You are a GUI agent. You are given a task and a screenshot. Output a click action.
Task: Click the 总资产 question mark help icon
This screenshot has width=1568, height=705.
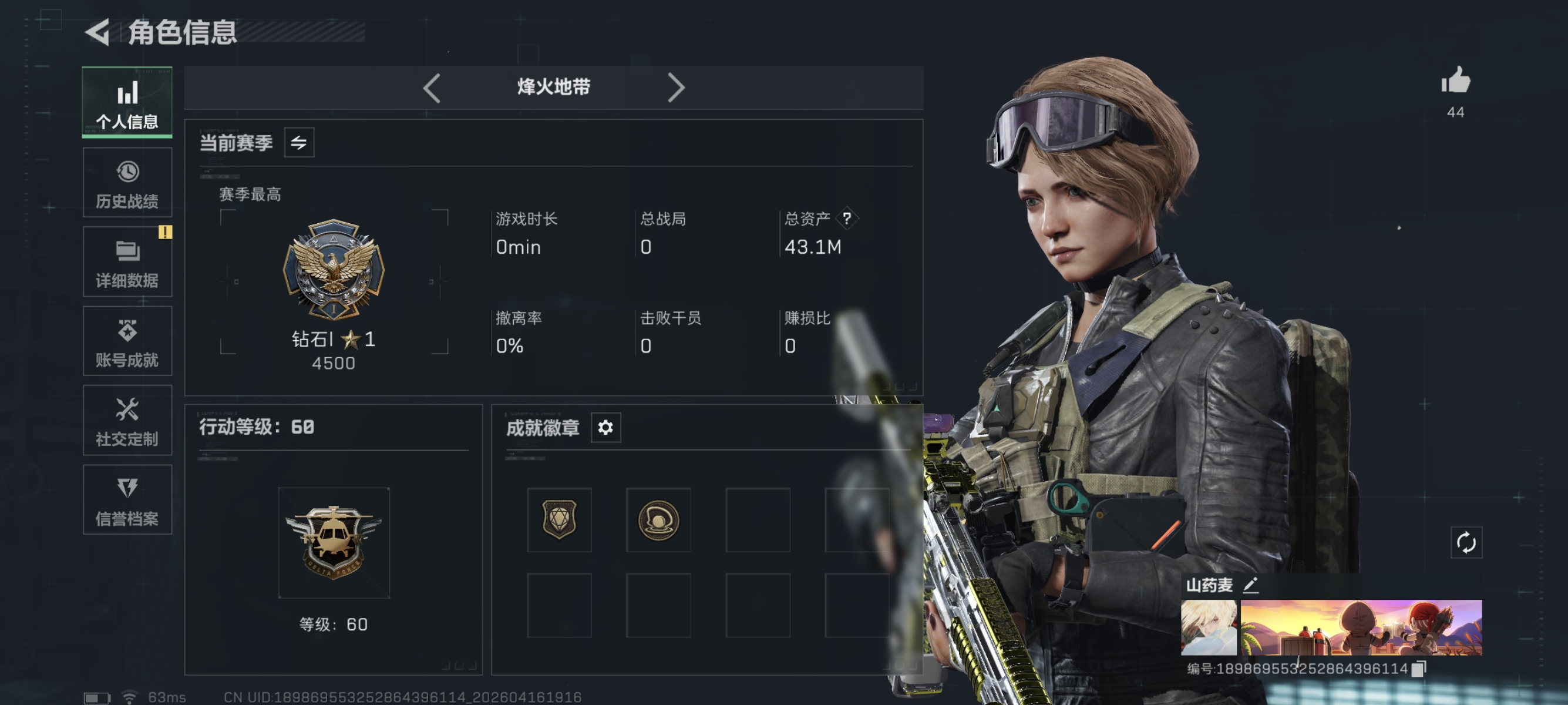pyautogui.click(x=847, y=218)
